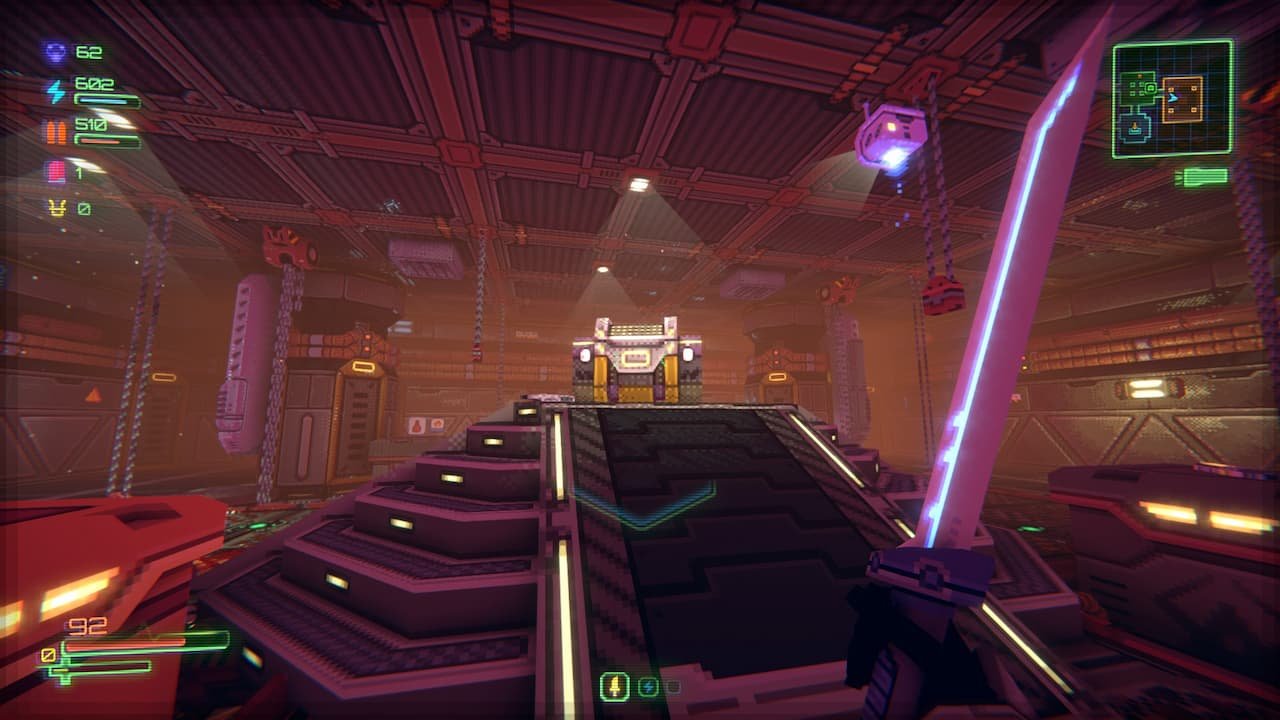
Task: Click the yellow key counter icon
Action: pos(56,208)
